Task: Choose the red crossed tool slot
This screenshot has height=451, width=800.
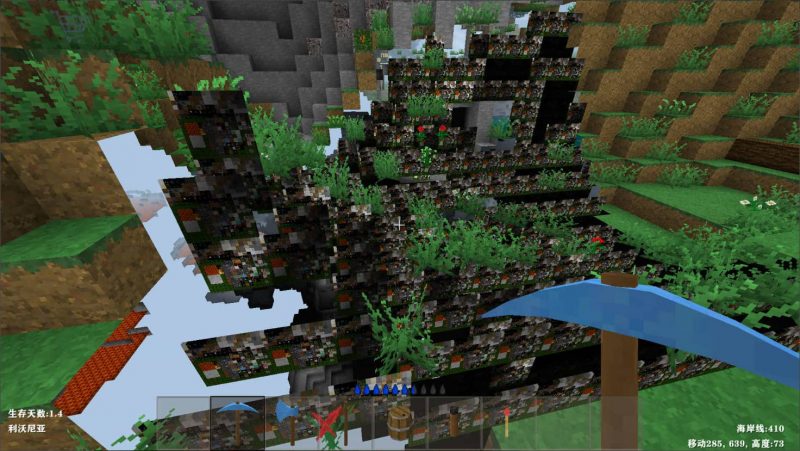Action: [x=326, y=422]
